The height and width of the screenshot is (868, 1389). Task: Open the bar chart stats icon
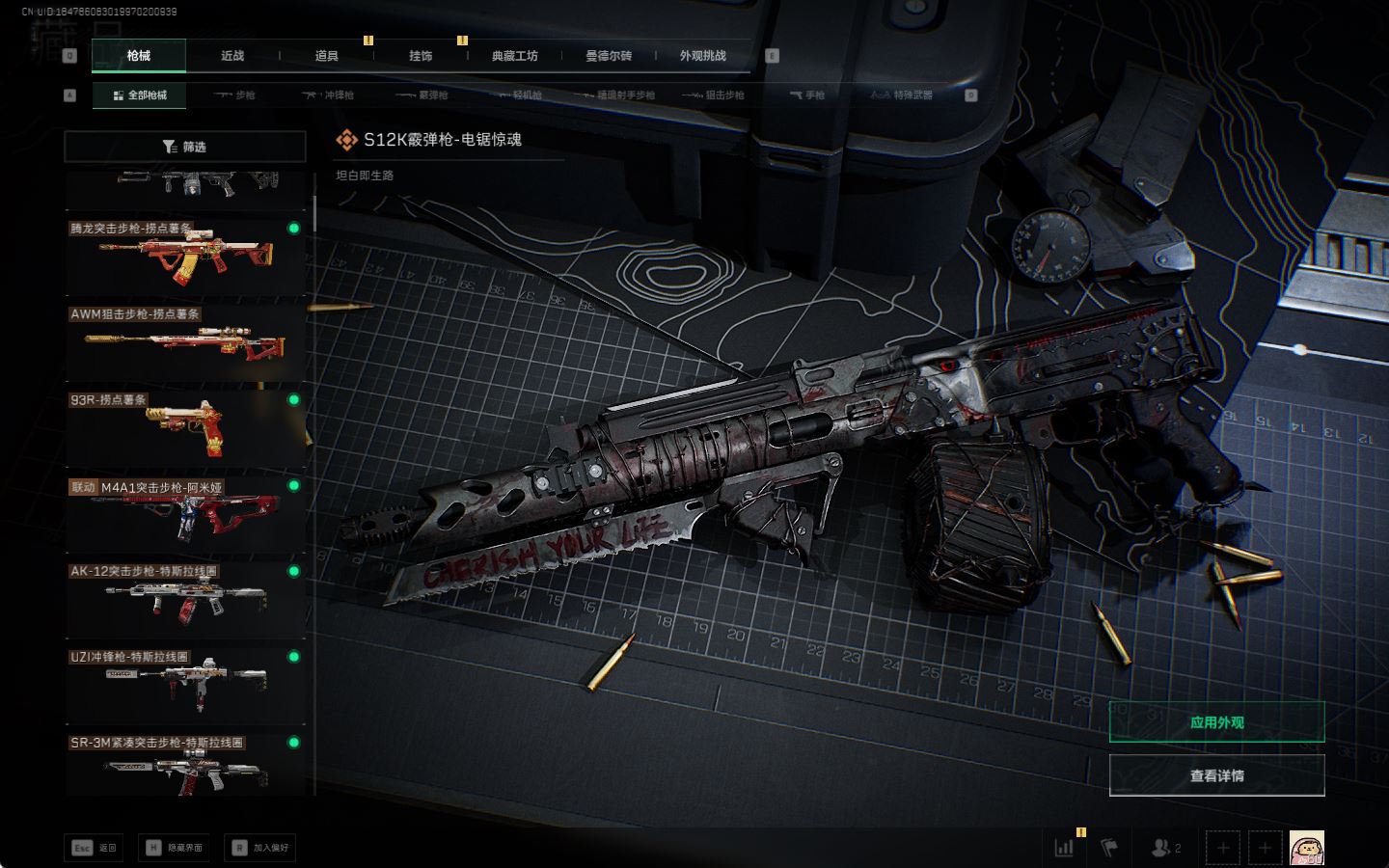[x=1064, y=848]
